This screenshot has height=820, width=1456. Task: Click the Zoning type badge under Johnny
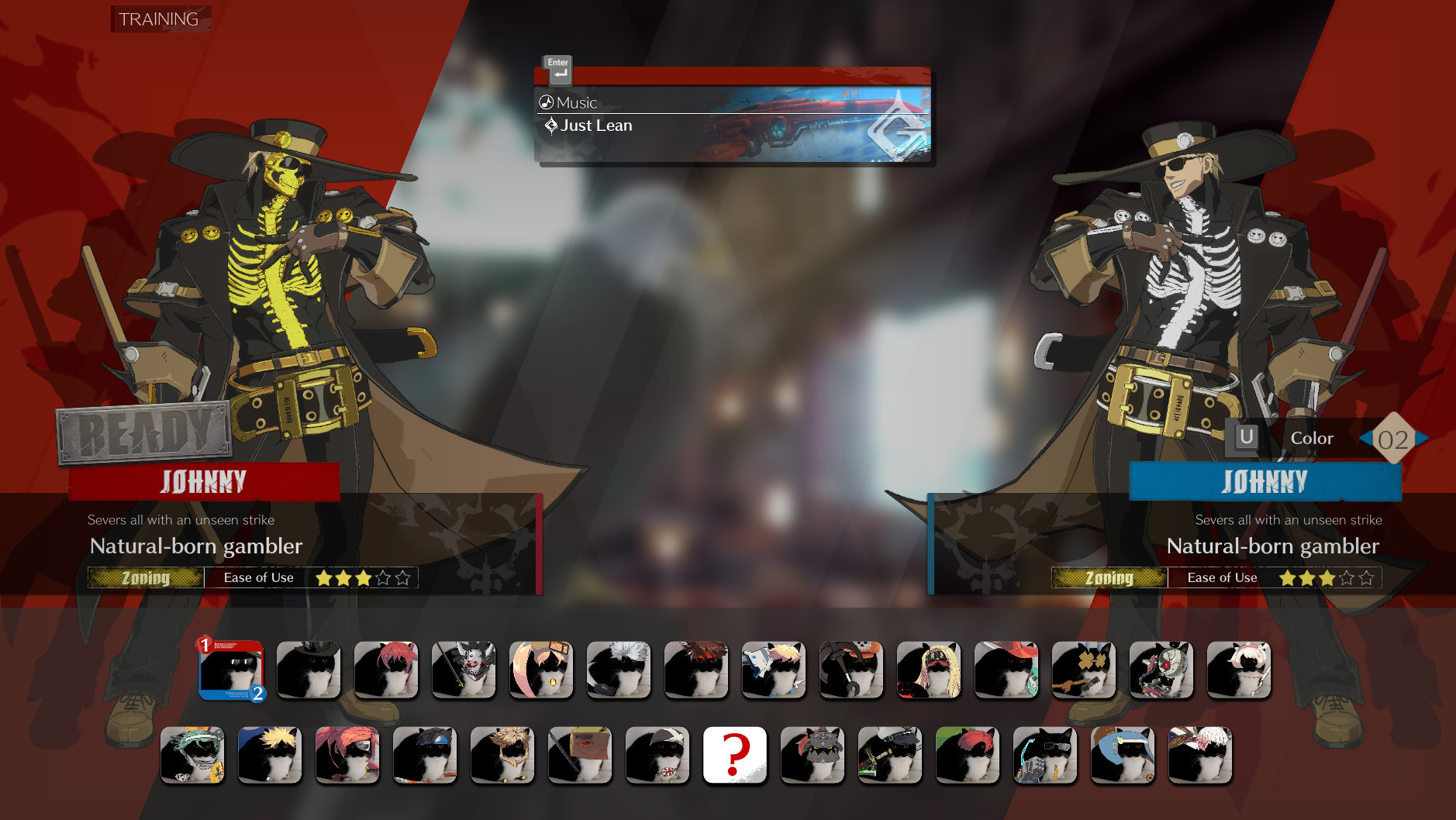point(147,577)
